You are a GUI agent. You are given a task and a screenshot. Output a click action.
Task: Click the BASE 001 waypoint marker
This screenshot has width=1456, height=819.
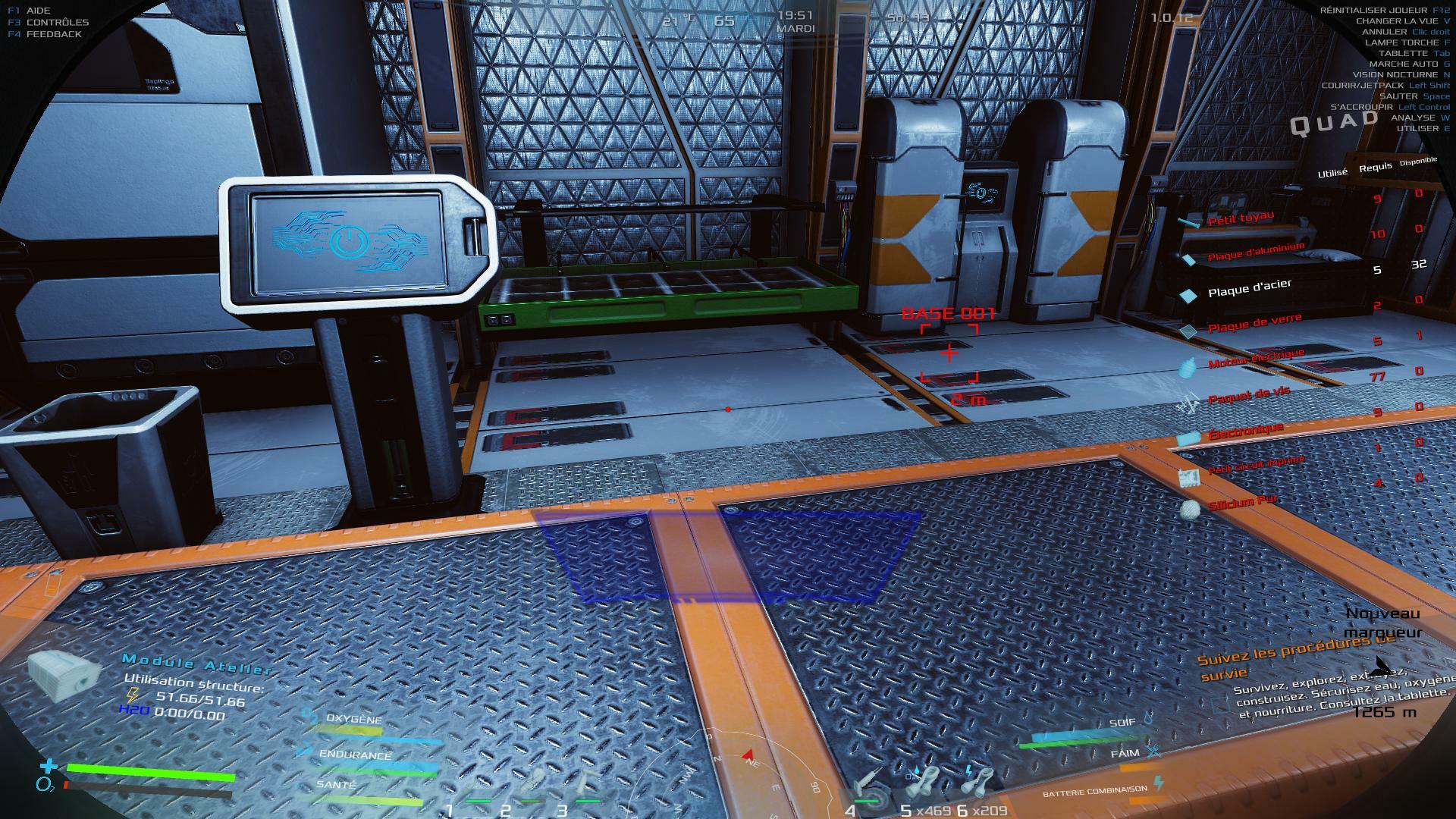pyautogui.click(x=949, y=353)
